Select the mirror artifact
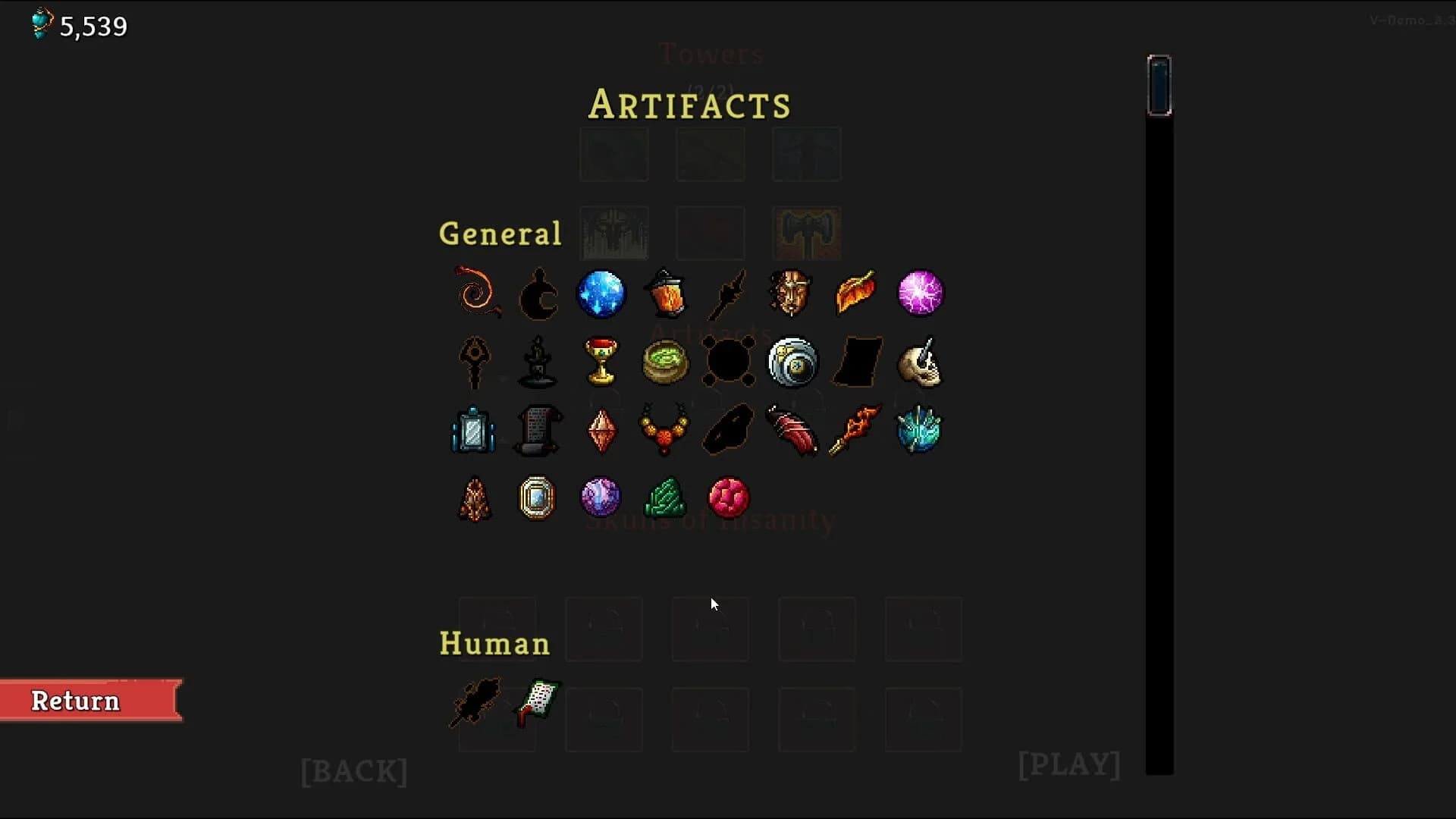The image size is (1456, 819). pyautogui.click(x=474, y=431)
